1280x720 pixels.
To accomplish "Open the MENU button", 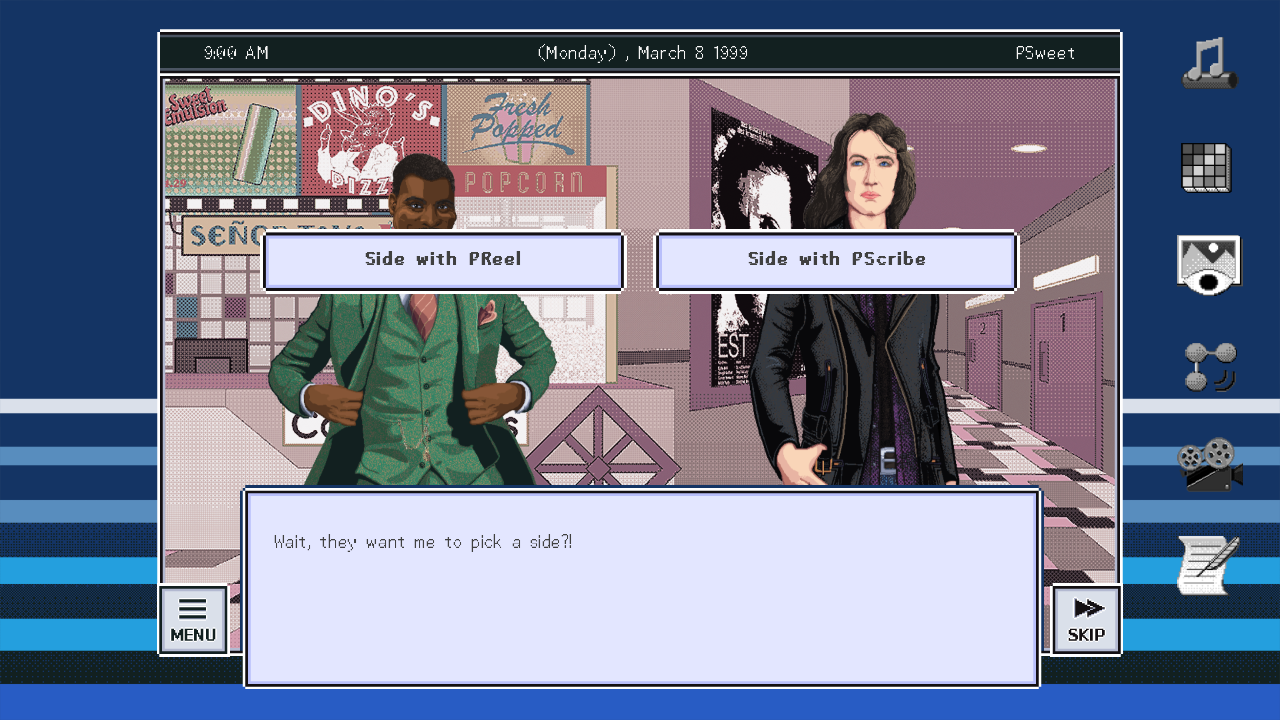I will point(193,620).
